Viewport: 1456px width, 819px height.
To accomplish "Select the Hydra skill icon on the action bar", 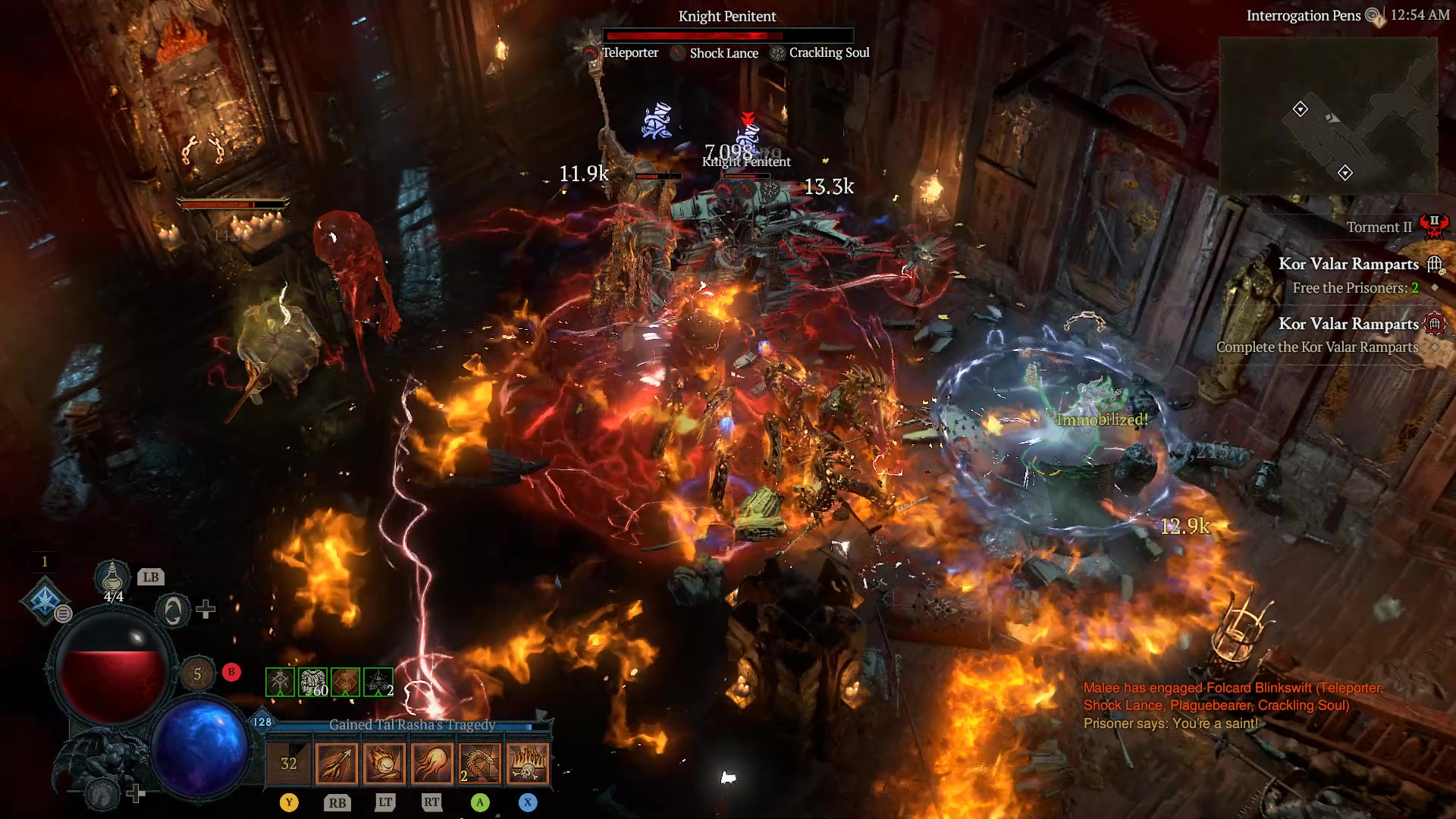I will point(479,764).
